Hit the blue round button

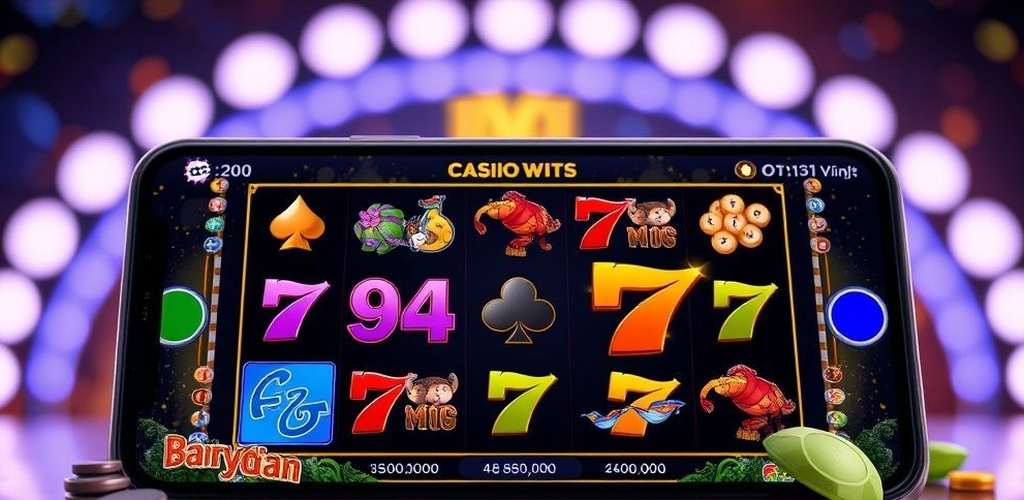pyautogui.click(x=857, y=316)
